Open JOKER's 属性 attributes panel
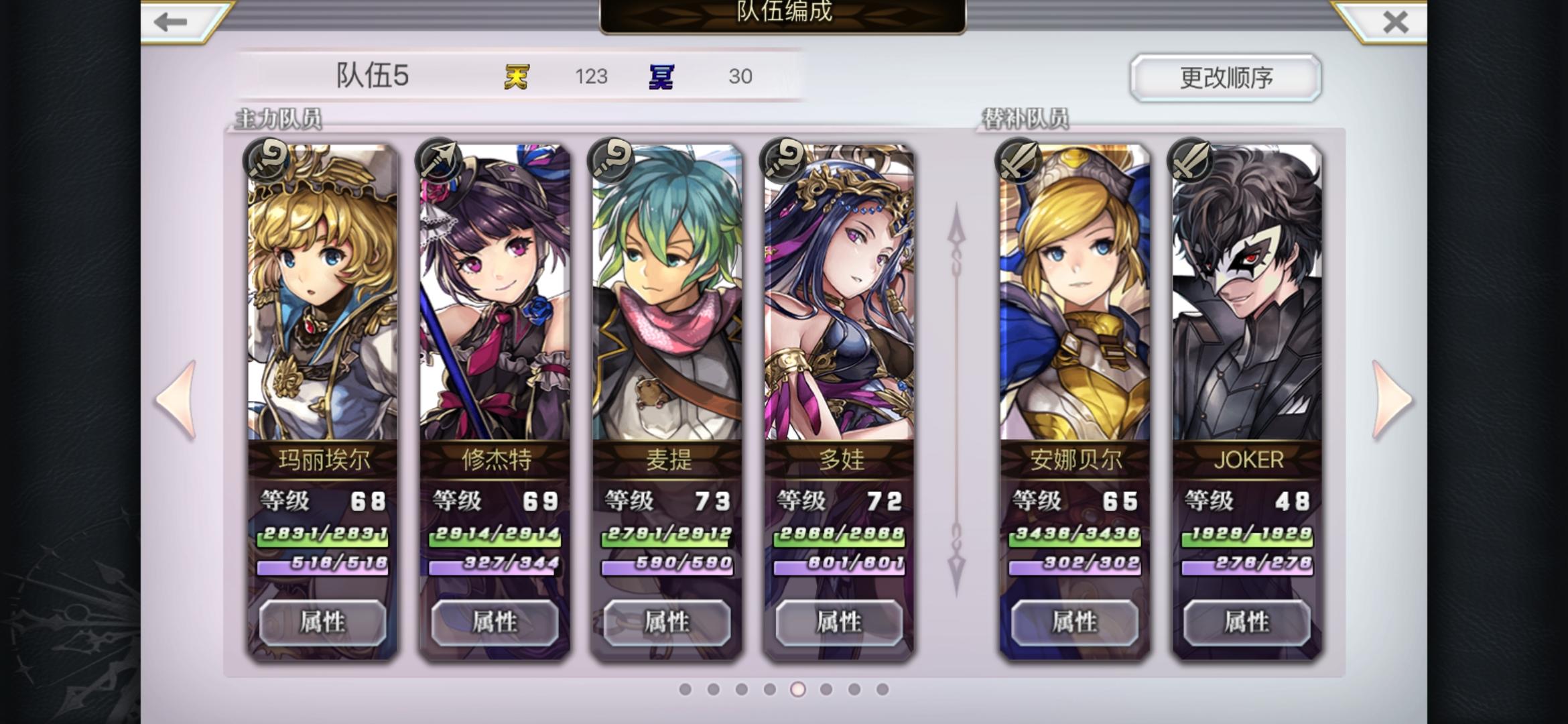Image resolution: width=1568 pixels, height=724 pixels. (x=1249, y=623)
